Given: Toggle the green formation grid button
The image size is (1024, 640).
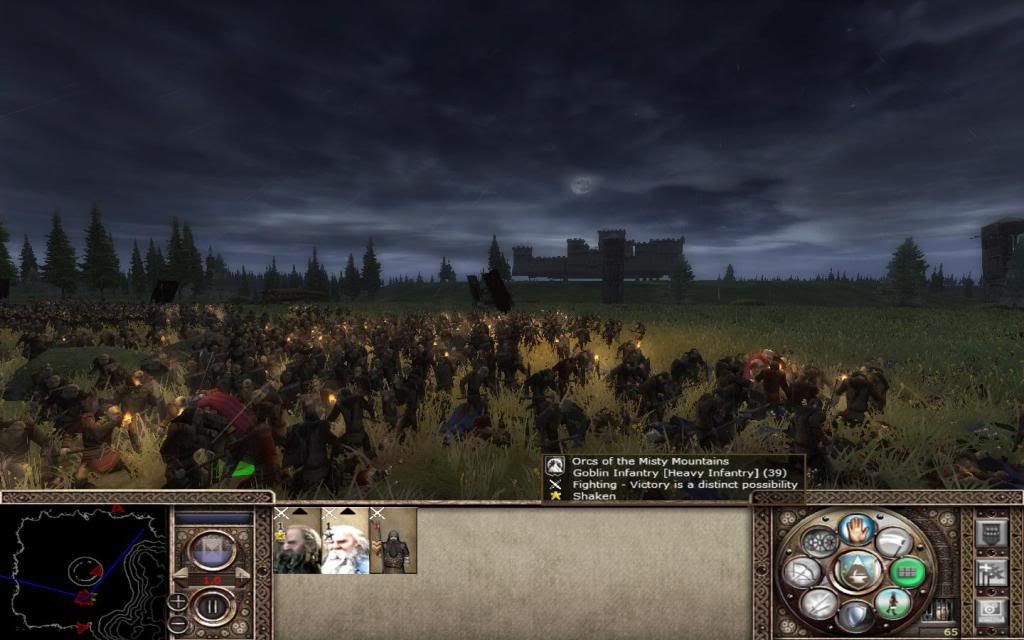Looking at the screenshot, I should coord(909,572).
